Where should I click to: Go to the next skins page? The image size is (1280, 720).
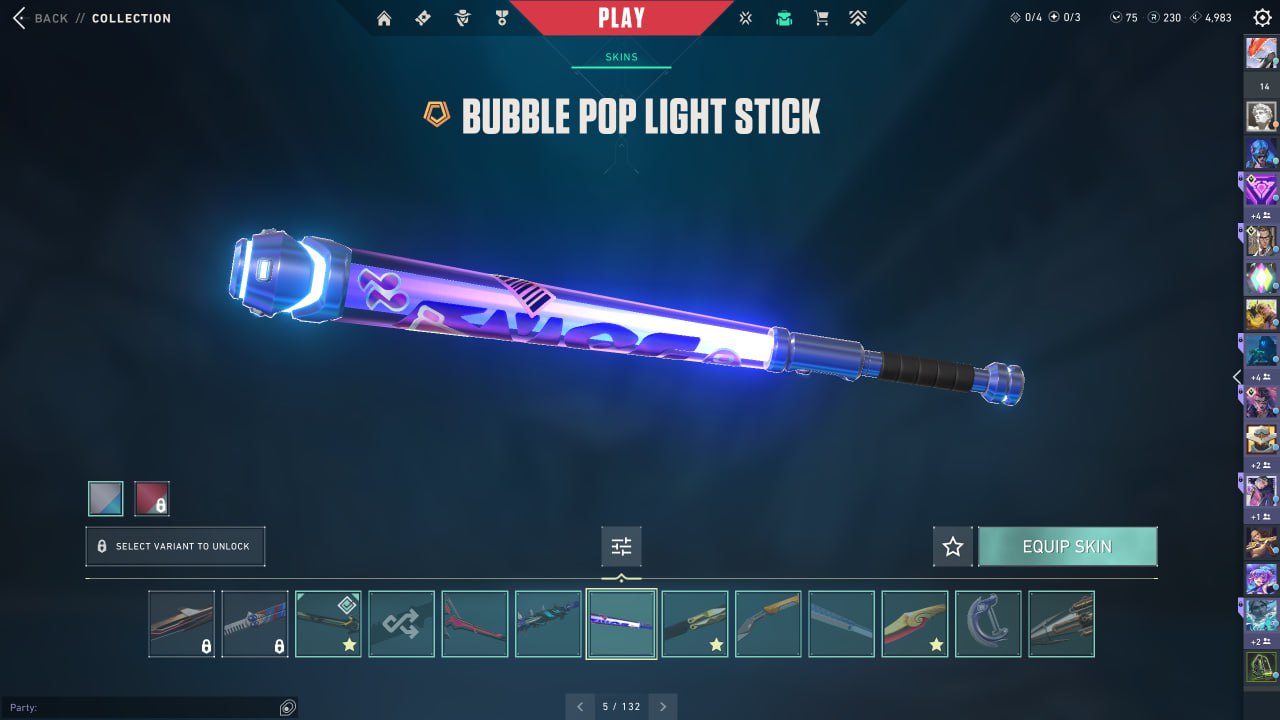pyautogui.click(x=662, y=707)
